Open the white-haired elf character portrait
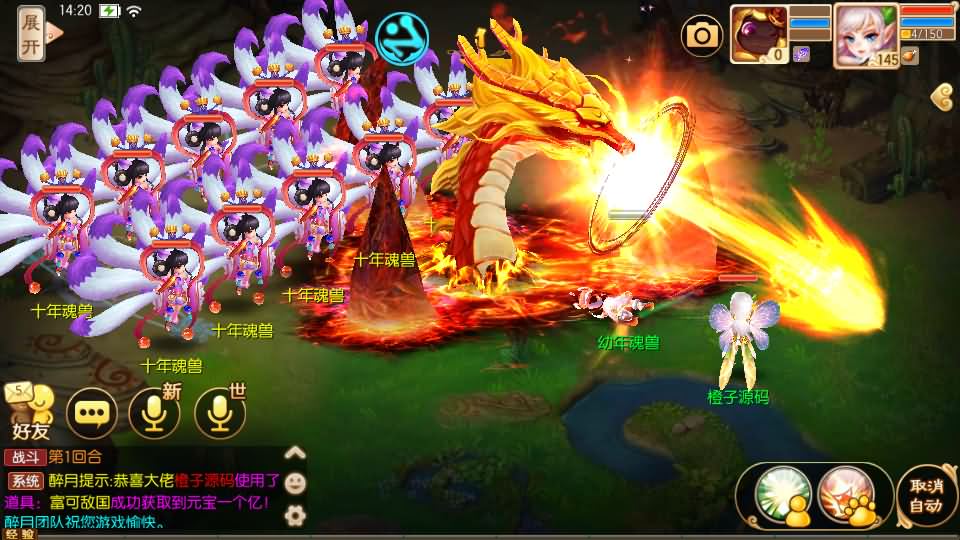The height and width of the screenshot is (540, 960). [864, 32]
